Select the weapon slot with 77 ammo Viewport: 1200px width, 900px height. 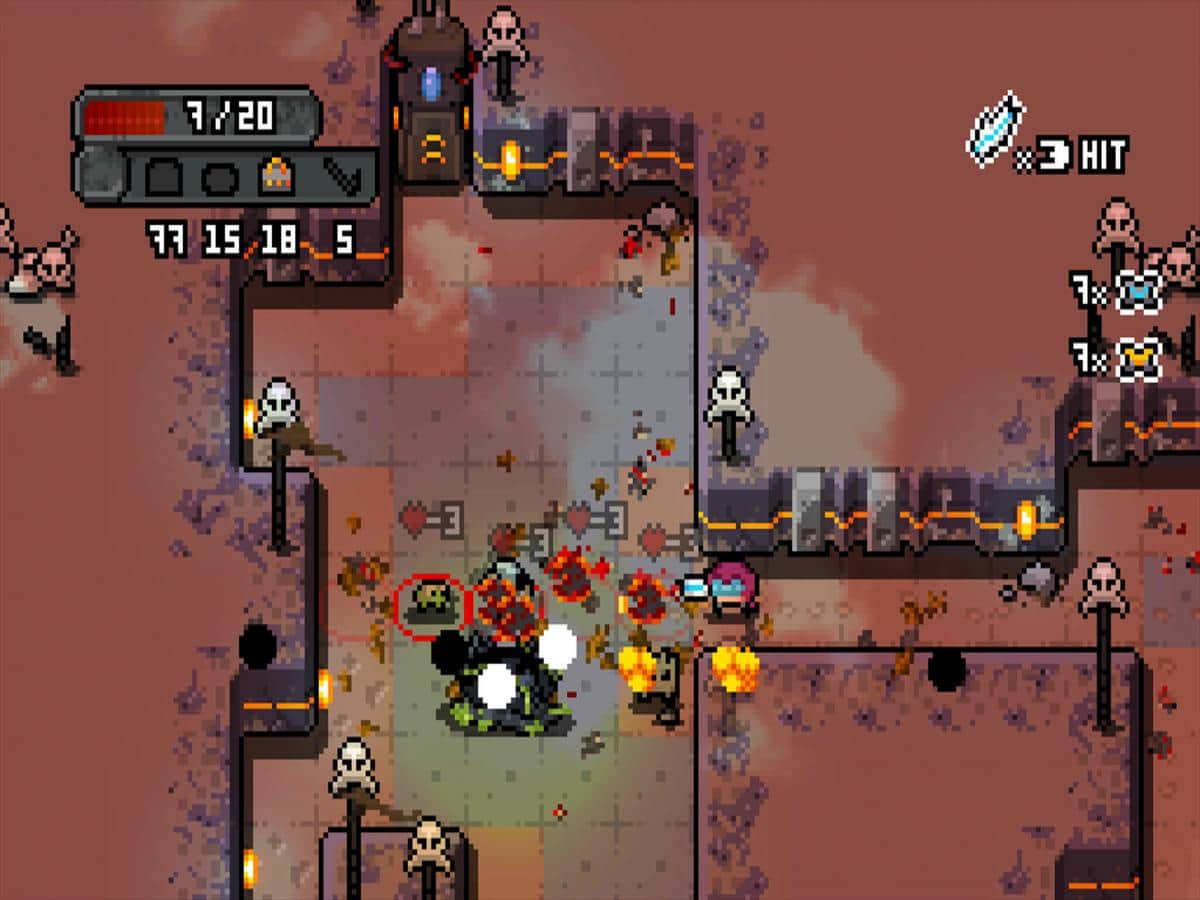pos(165,178)
